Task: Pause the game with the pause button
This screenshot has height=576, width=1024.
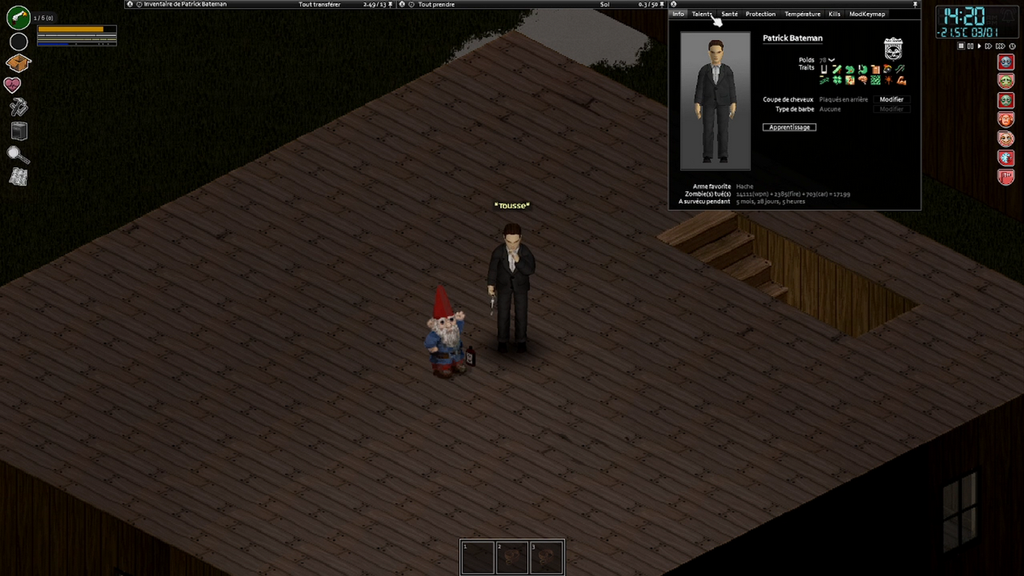Action: pos(960,46)
